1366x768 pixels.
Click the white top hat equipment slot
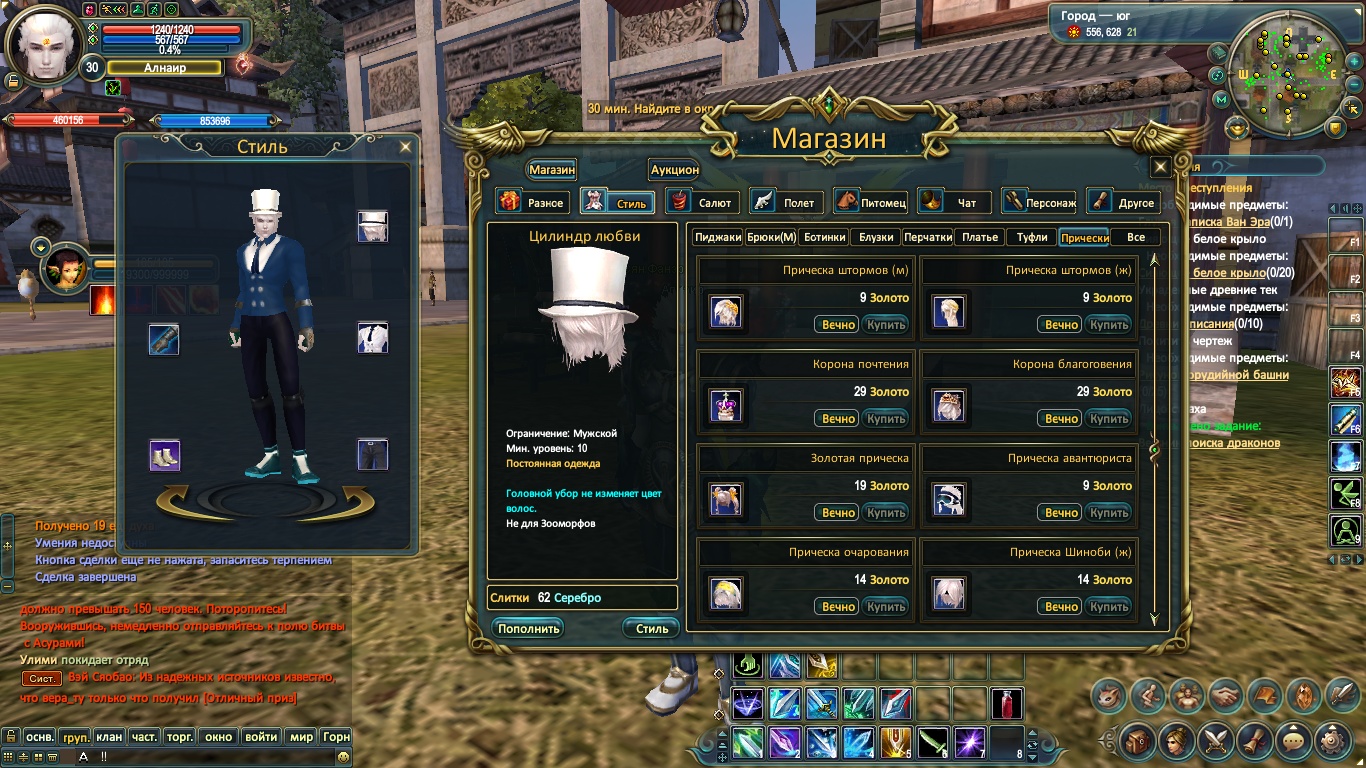(373, 226)
